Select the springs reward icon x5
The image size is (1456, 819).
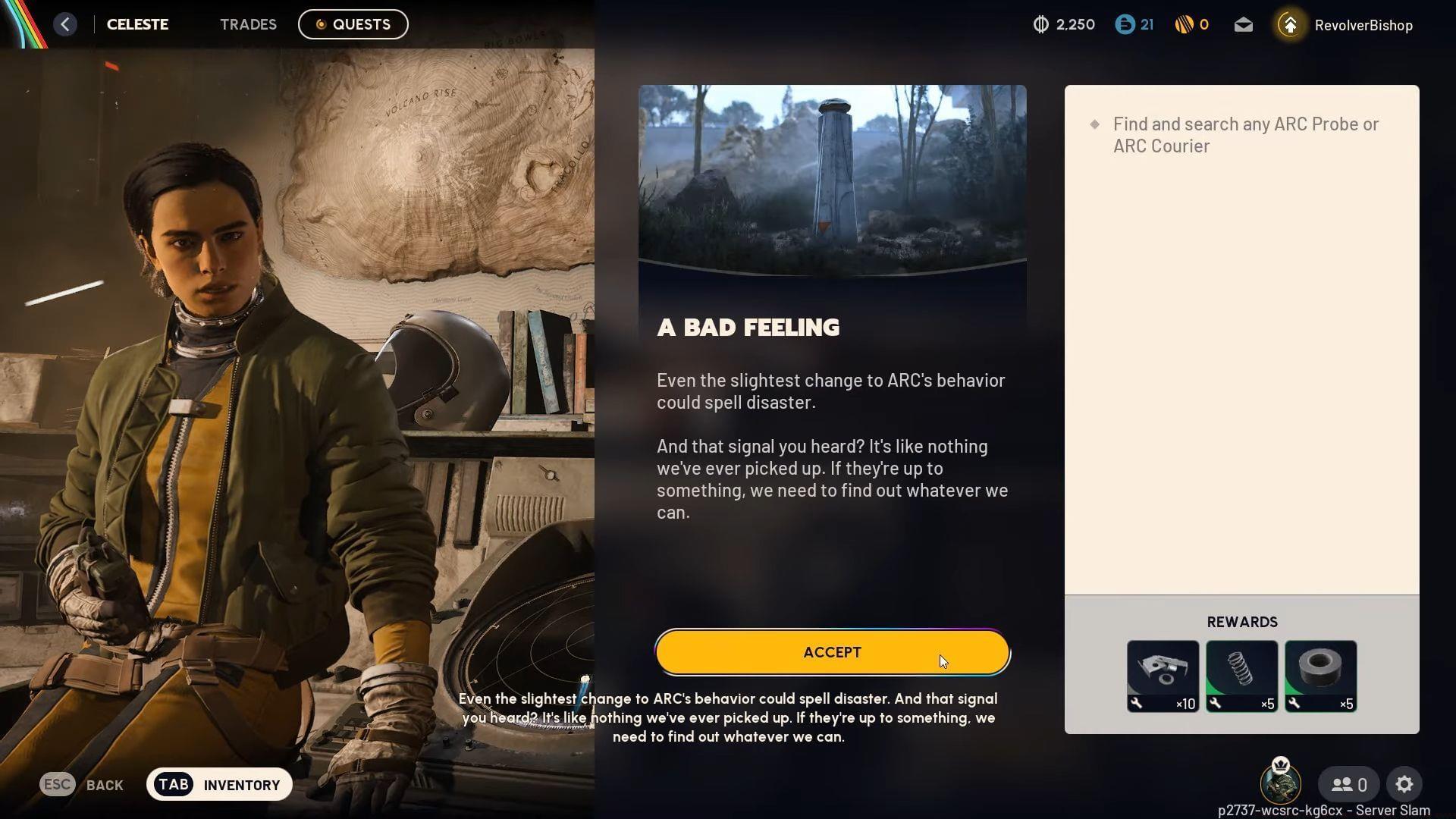coord(1241,674)
